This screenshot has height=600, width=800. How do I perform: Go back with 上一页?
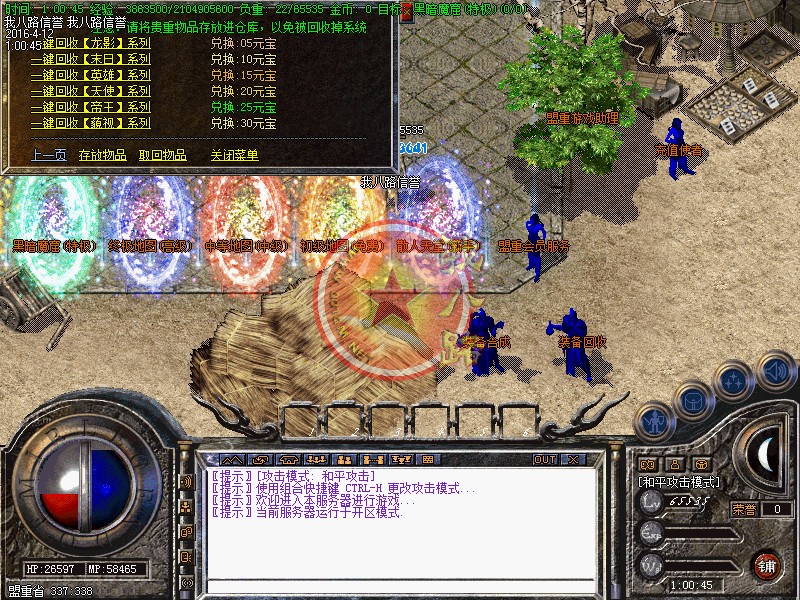coord(48,155)
